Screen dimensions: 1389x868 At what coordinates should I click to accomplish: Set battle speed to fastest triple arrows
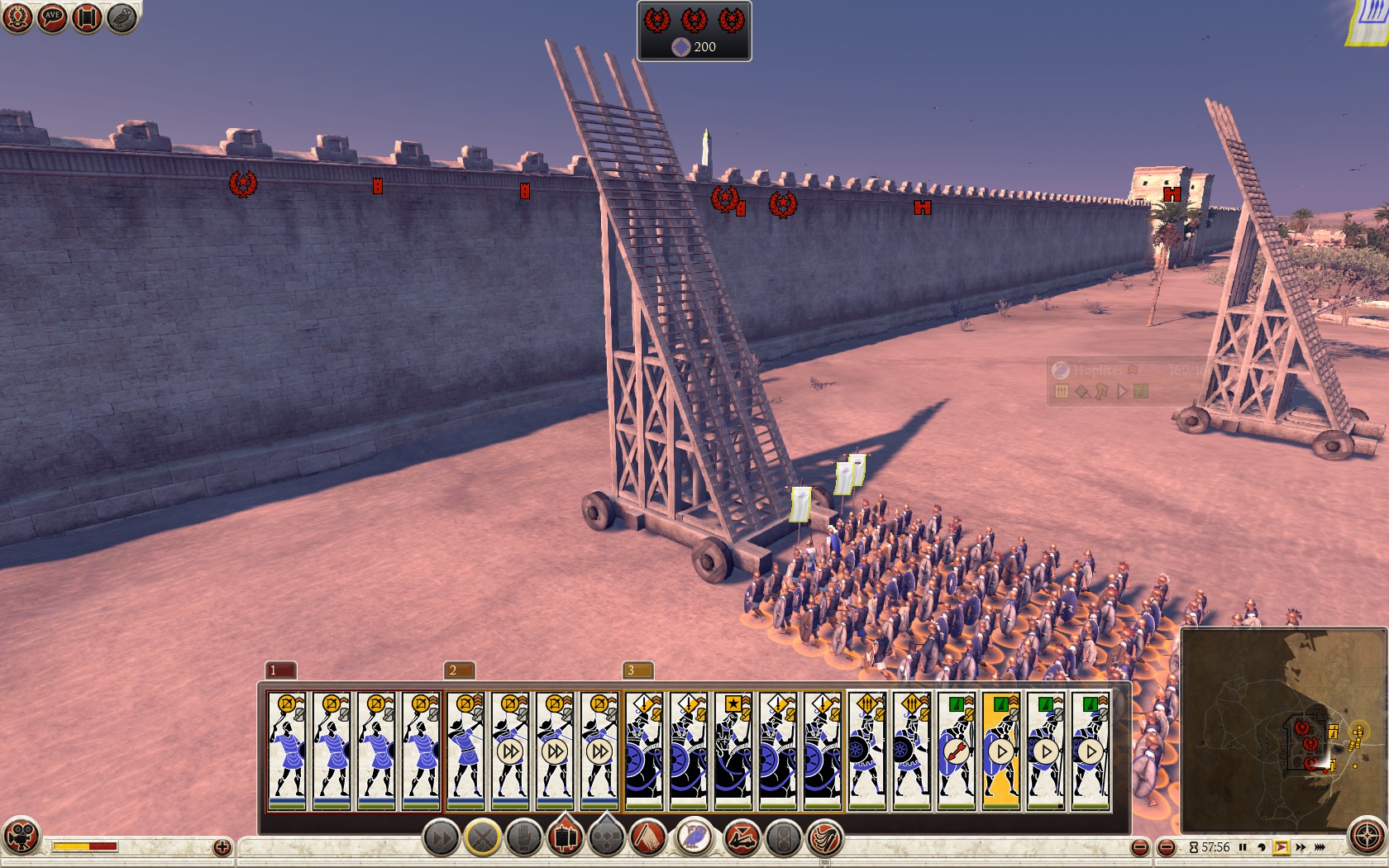pos(1320,847)
